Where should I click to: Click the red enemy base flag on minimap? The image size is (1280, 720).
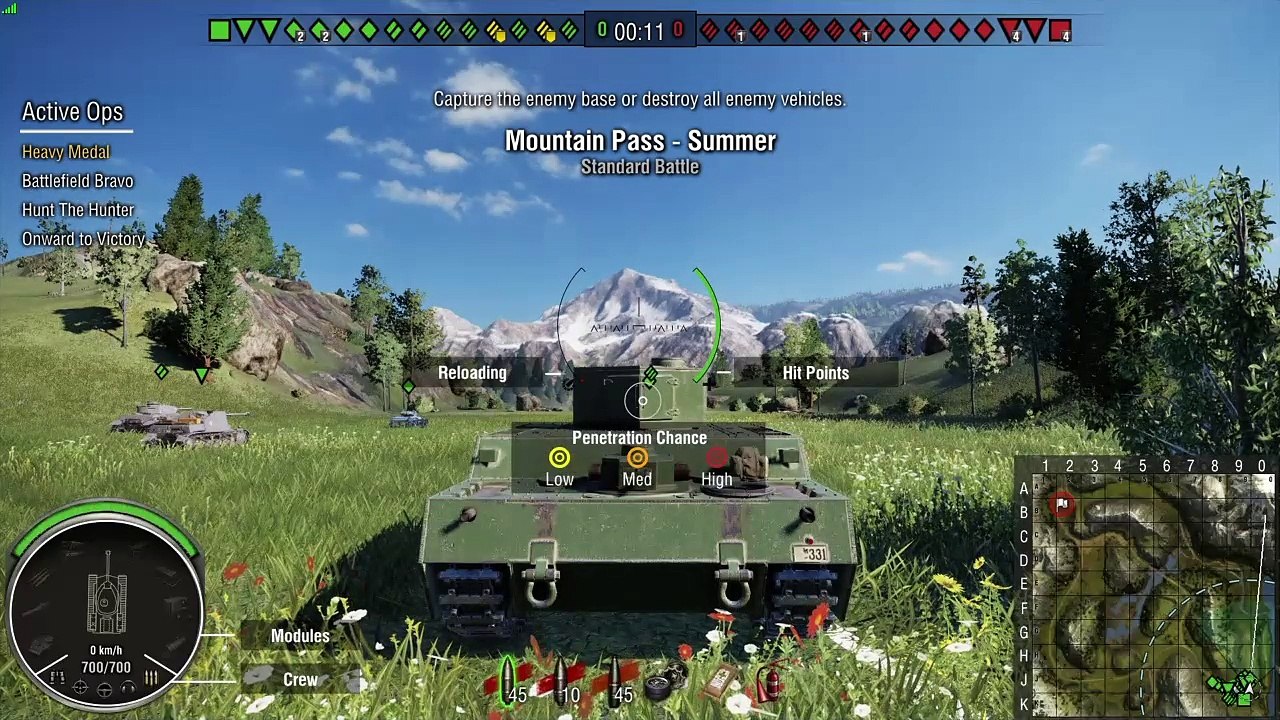pyautogui.click(x=1061, y=504)
